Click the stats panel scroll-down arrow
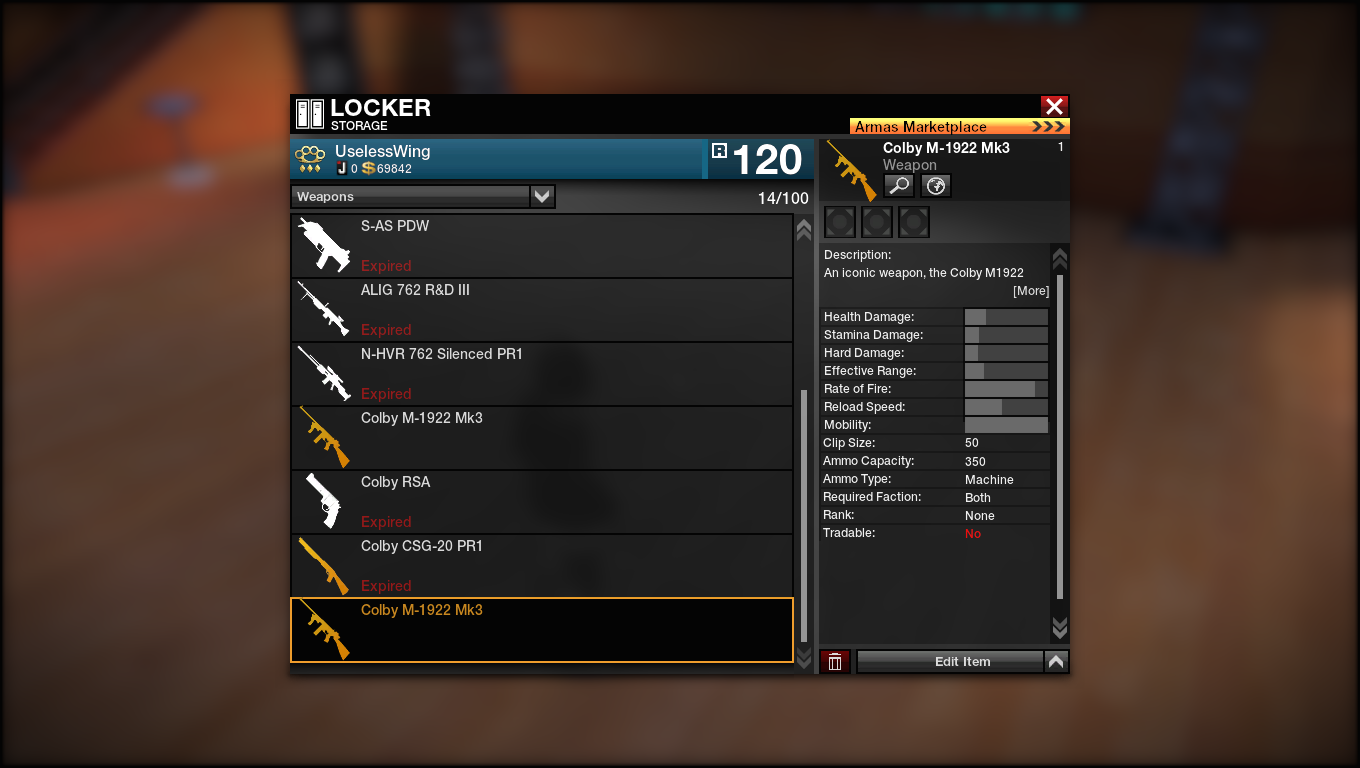The width and height of the screenshot is (1360, 768). [1060, 628]
